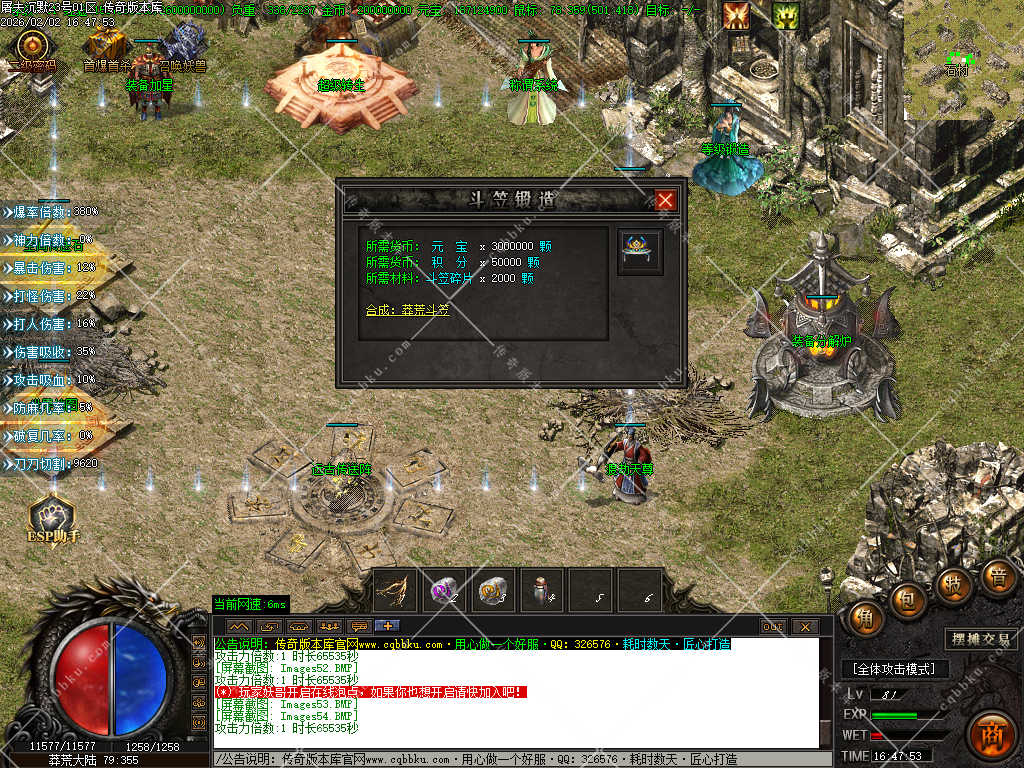Close the chat panel with its X button
Image resolution: width=1024 pixels, height=768 pixels.
[805, 627]
